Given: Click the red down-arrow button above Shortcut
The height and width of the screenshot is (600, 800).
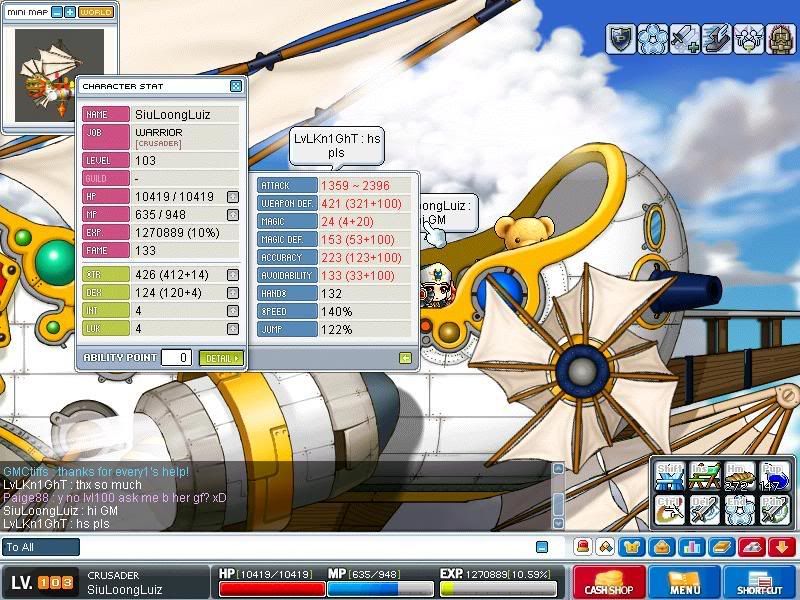Looking at the screenshot, I should 782,547.
